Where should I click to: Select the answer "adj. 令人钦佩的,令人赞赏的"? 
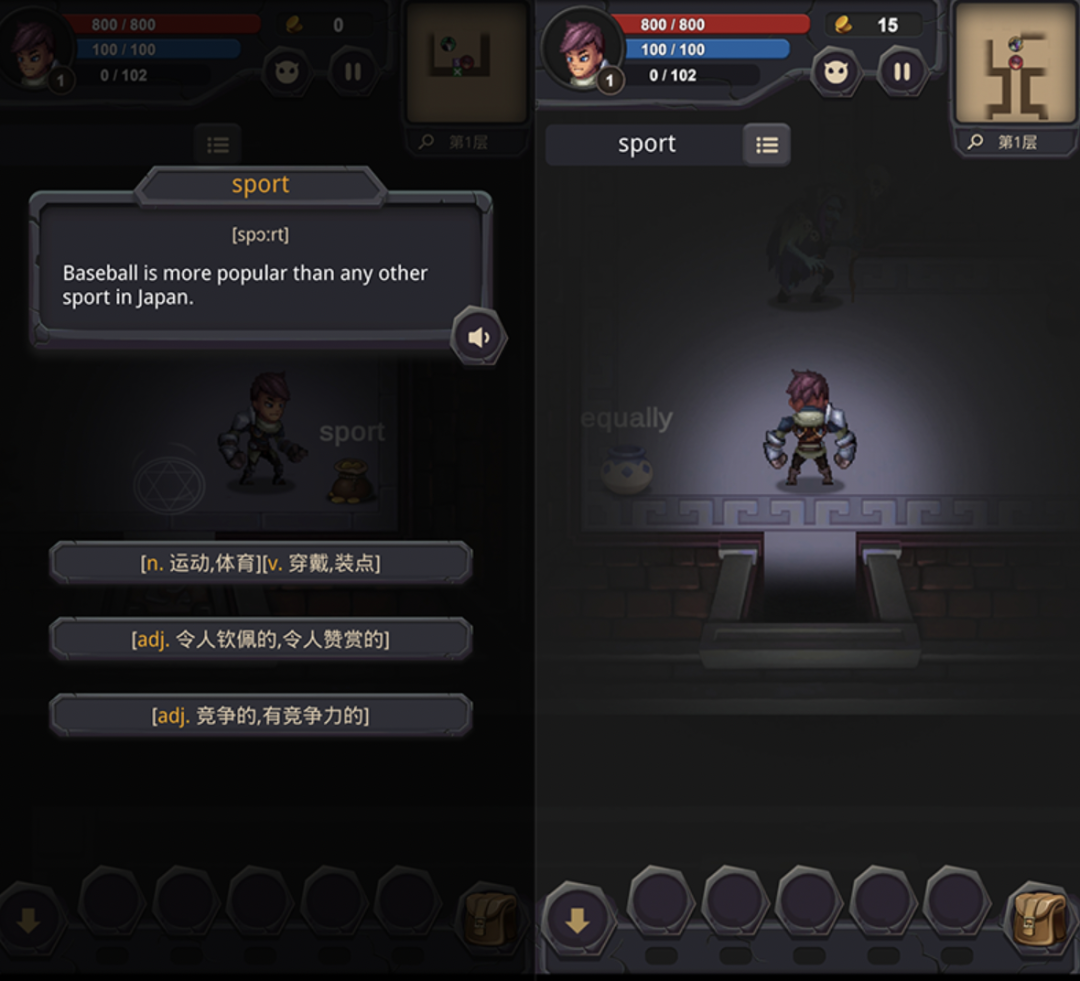tap(260, 639)
